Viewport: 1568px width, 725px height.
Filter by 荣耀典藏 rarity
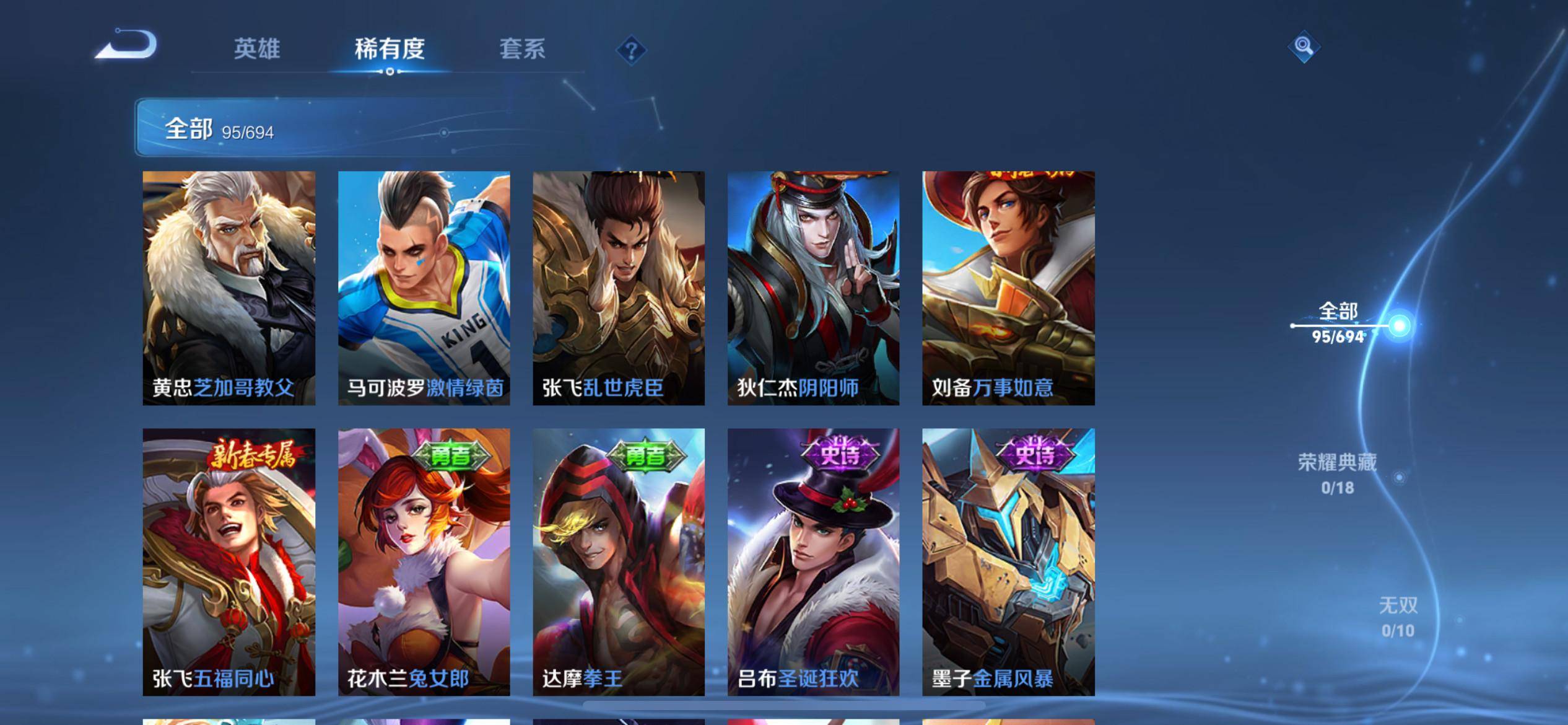[x=1338, y=473]
